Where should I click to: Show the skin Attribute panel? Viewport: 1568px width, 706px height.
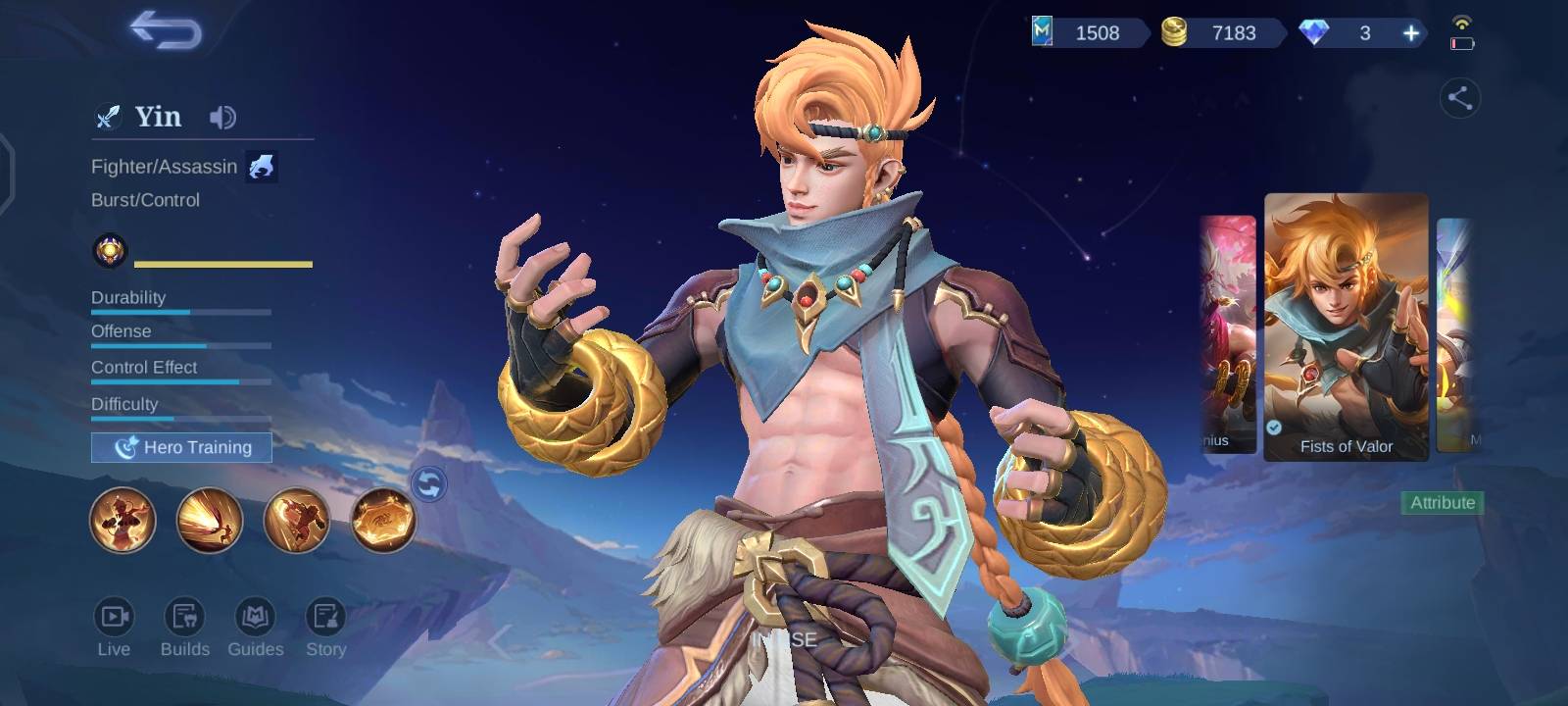[x=1443, y=503]
